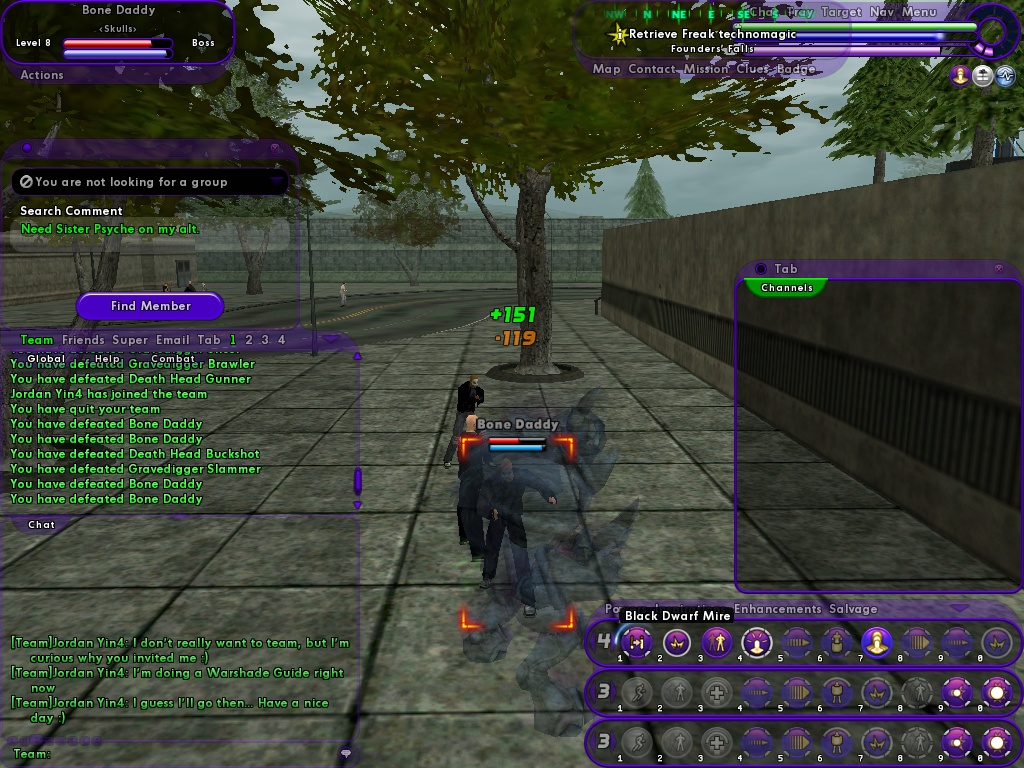1024x768 pixels.
Task: Open the Mission window
Action: point(707,69)
